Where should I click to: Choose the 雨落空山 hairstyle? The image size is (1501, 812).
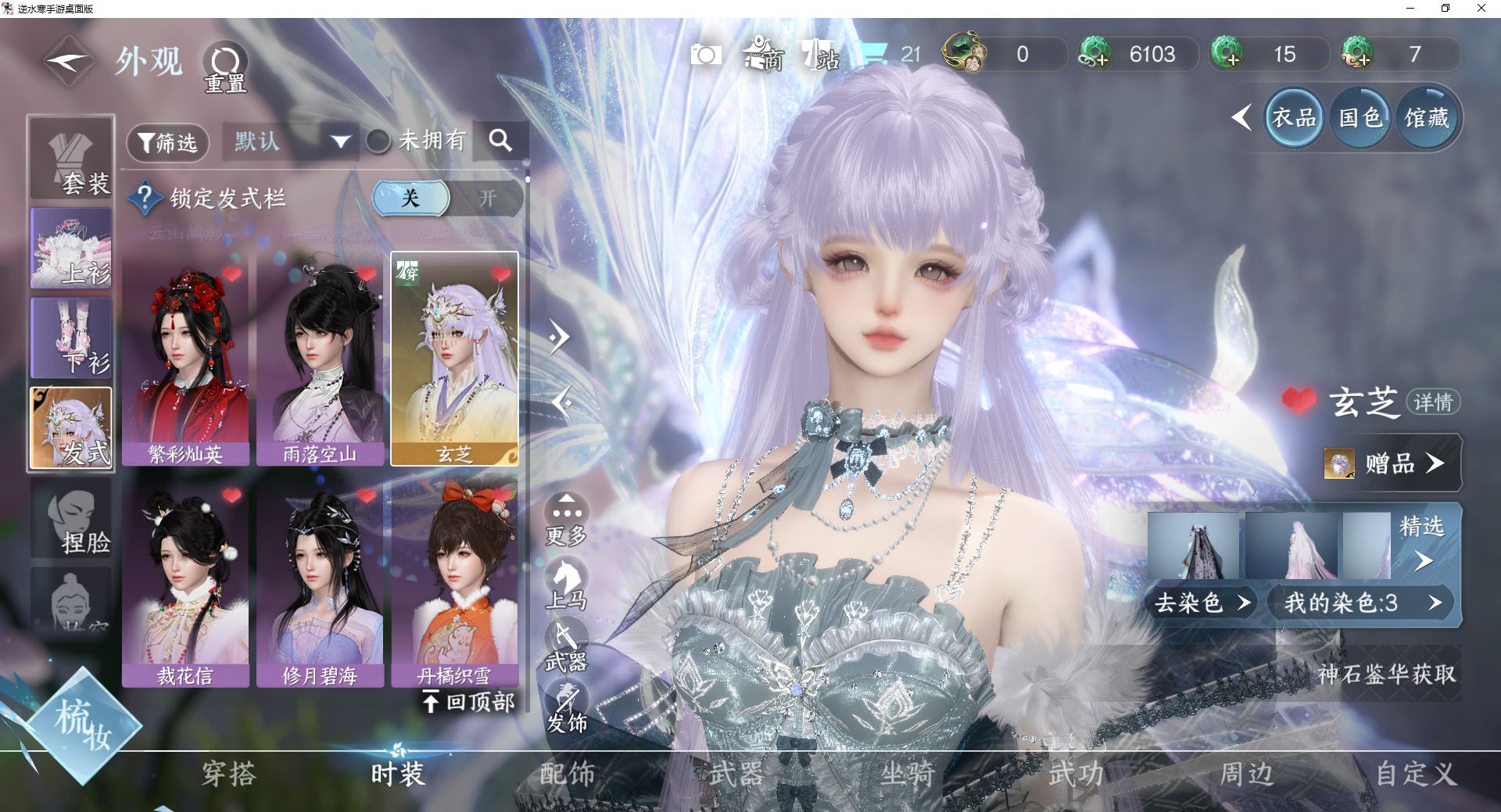tap(320, 359)
